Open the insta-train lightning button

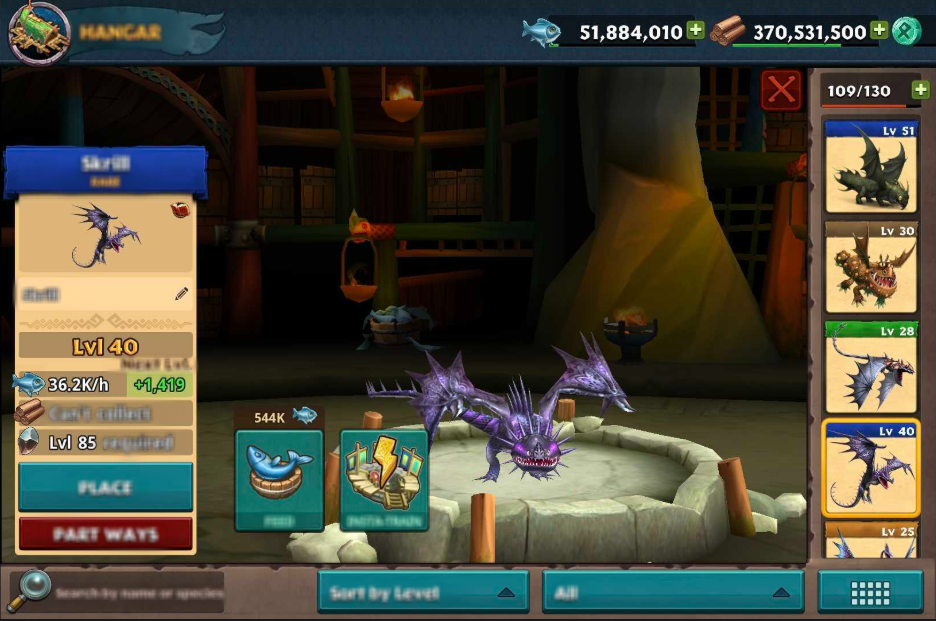[x=384, y=480]
